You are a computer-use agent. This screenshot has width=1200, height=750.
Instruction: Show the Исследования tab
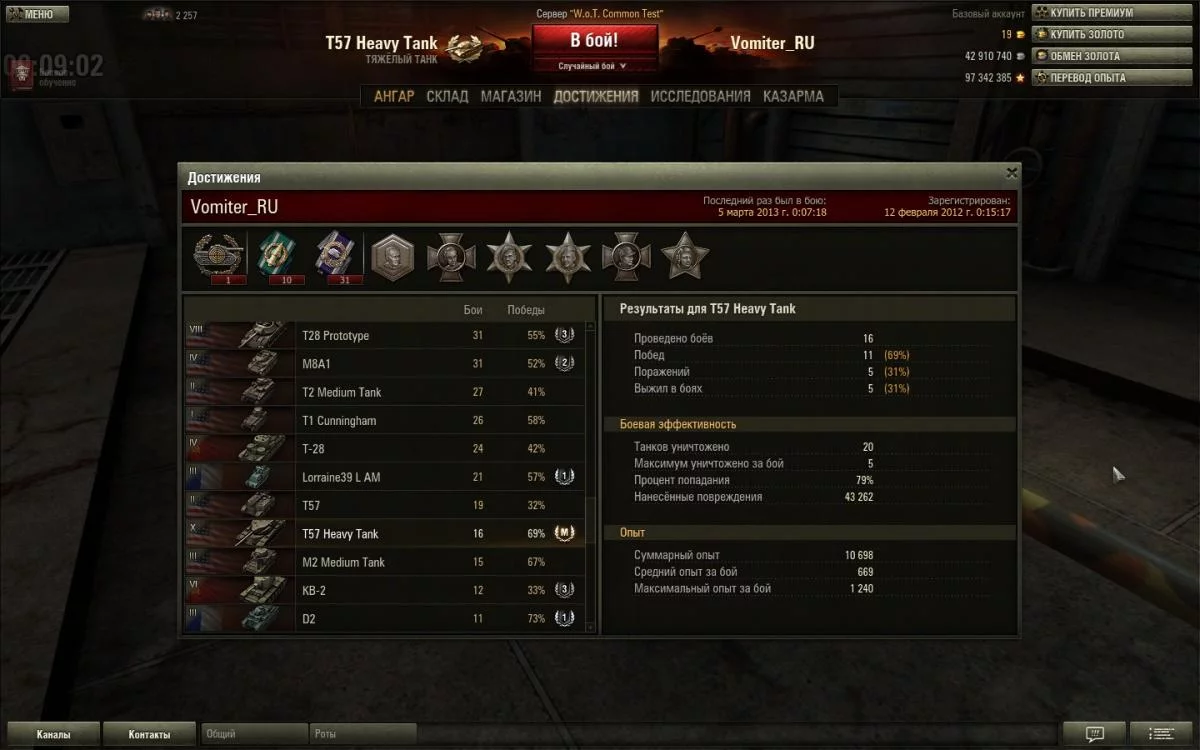700,97
